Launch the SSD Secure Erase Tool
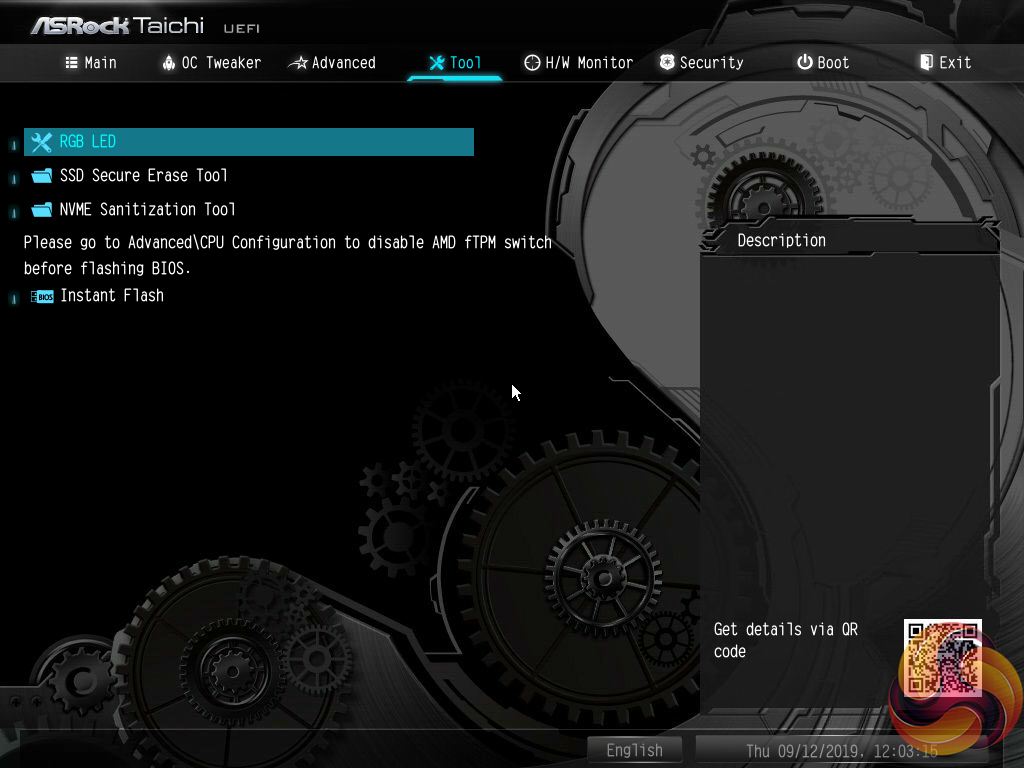 (143, 176)
